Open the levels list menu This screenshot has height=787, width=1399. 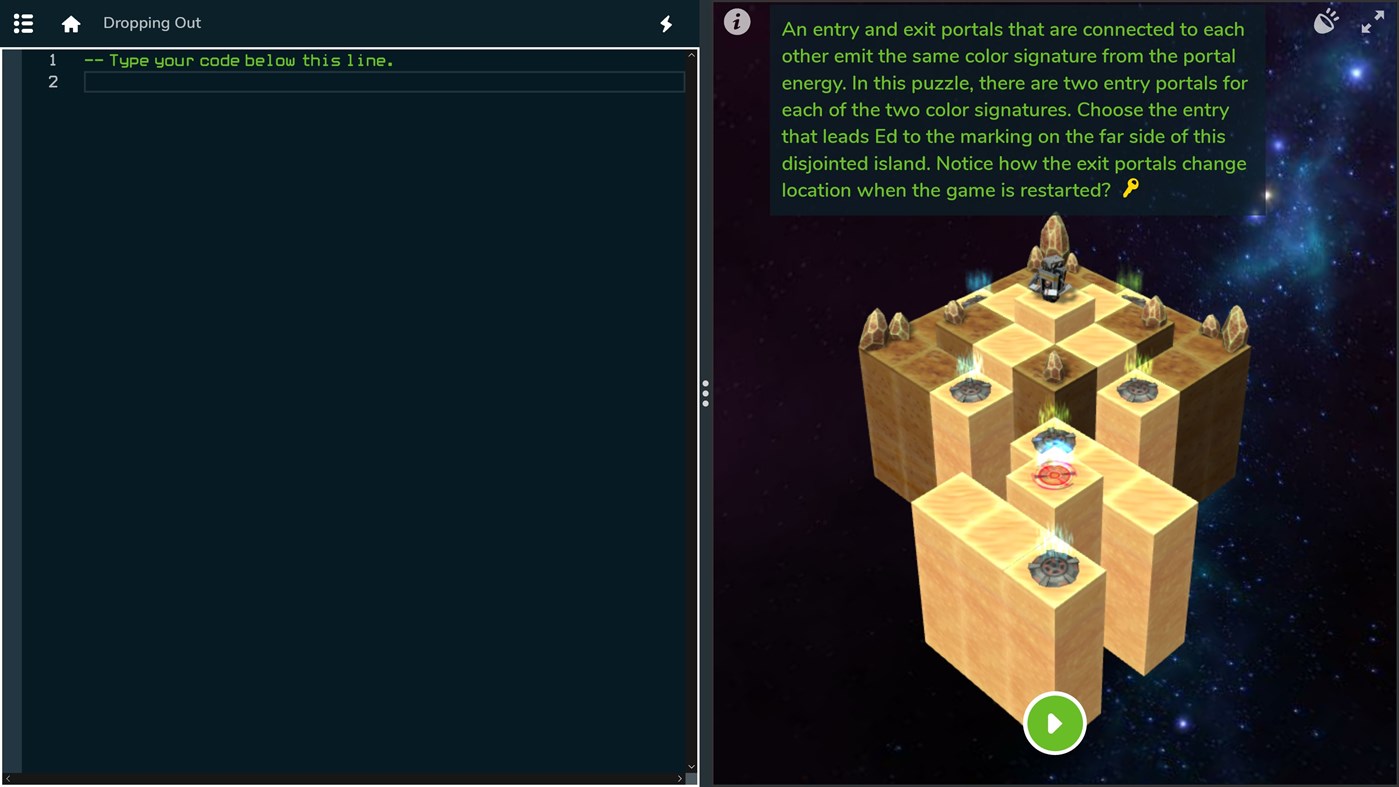[x=22, y=22]
